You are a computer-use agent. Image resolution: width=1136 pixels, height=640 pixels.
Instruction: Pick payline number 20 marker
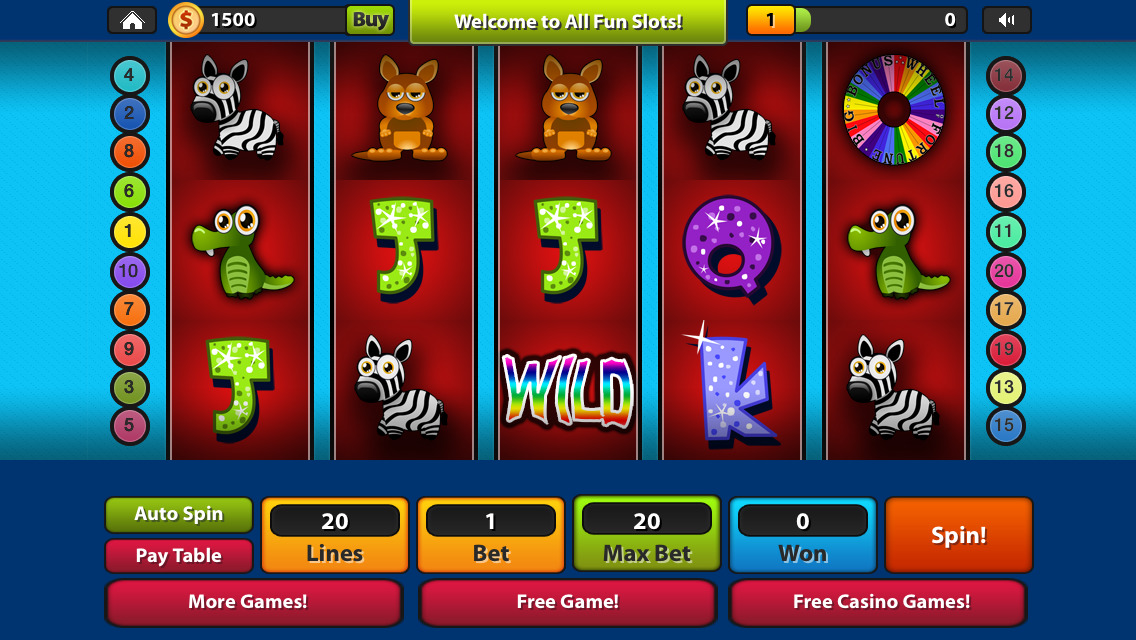(1004, 271)
